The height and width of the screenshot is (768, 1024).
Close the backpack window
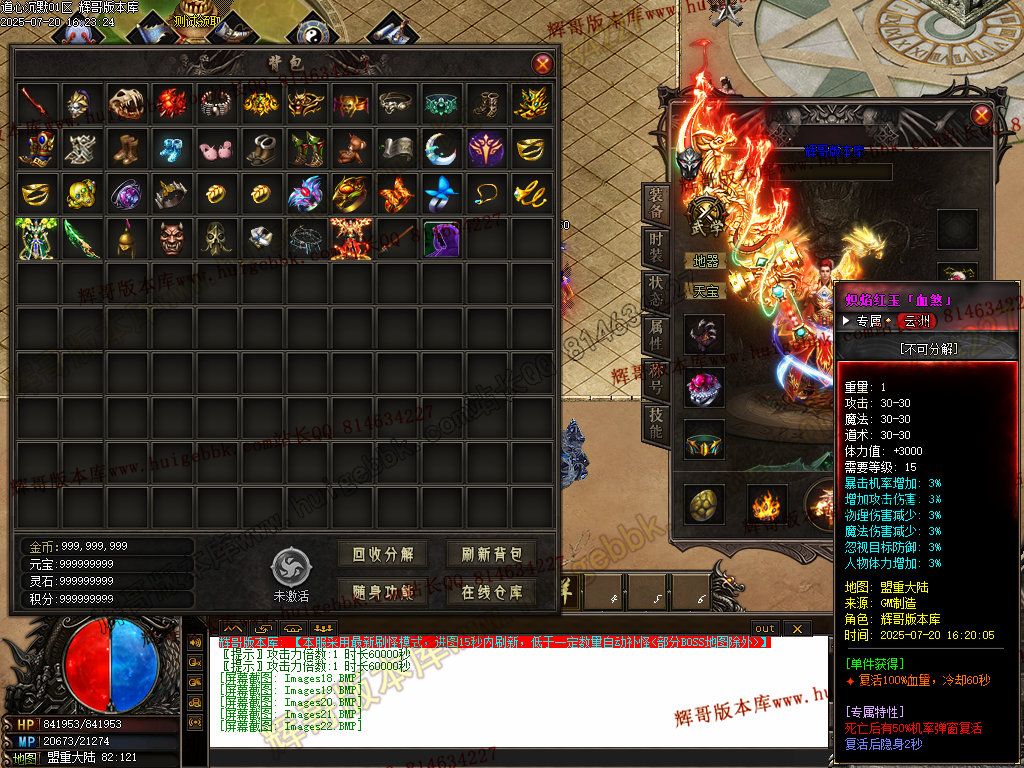tap(542, 64)
